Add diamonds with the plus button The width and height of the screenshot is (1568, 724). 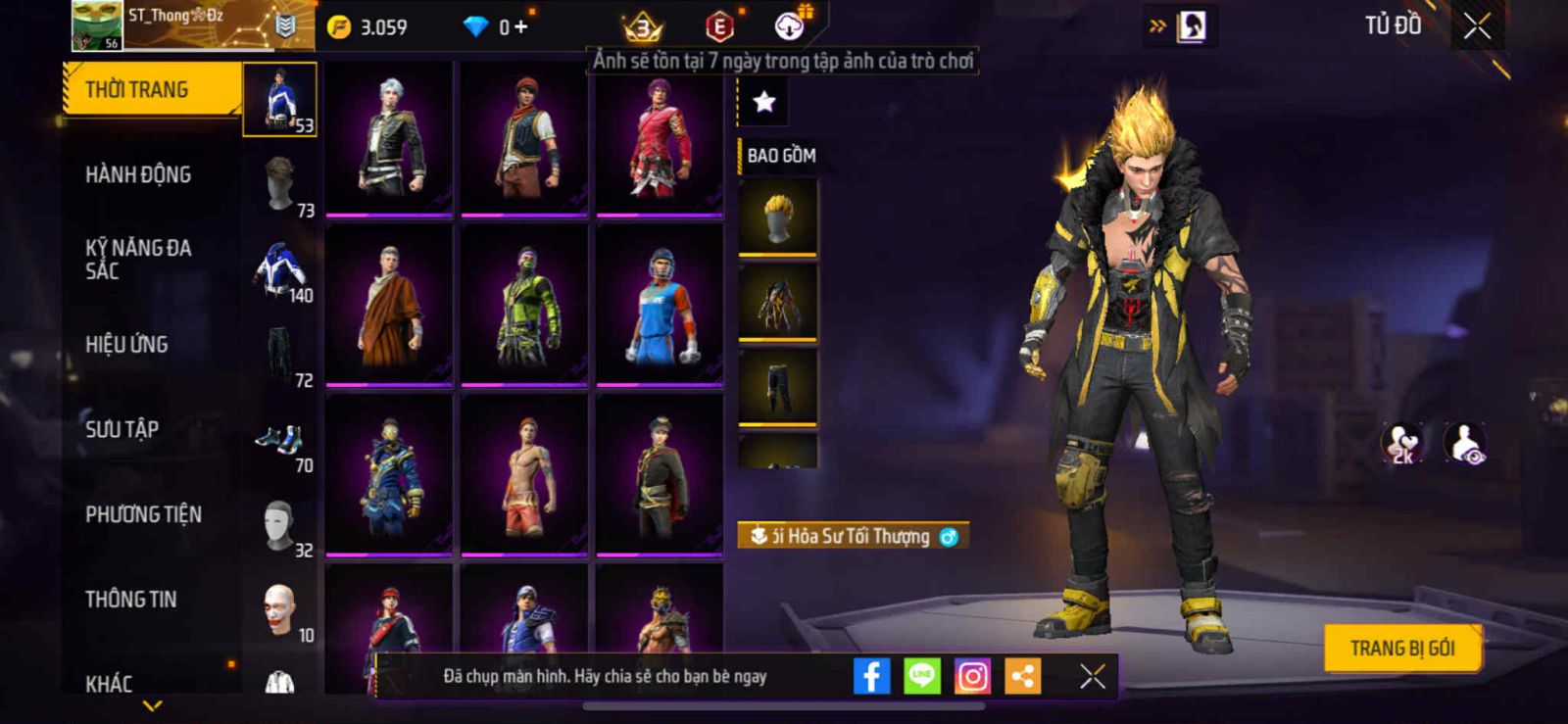[520, 27]
